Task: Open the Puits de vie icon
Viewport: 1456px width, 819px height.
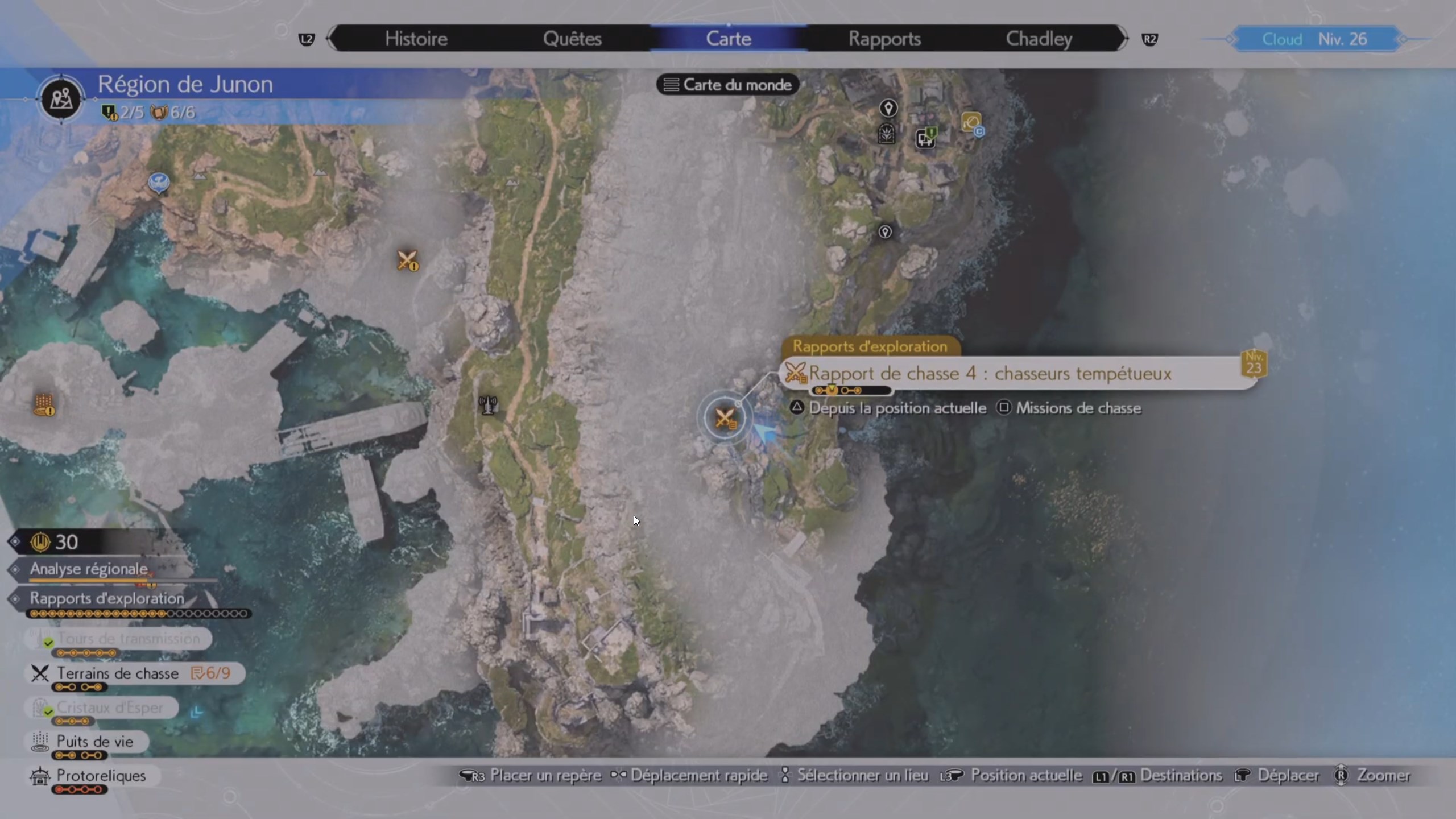Action: pos(39,741)
